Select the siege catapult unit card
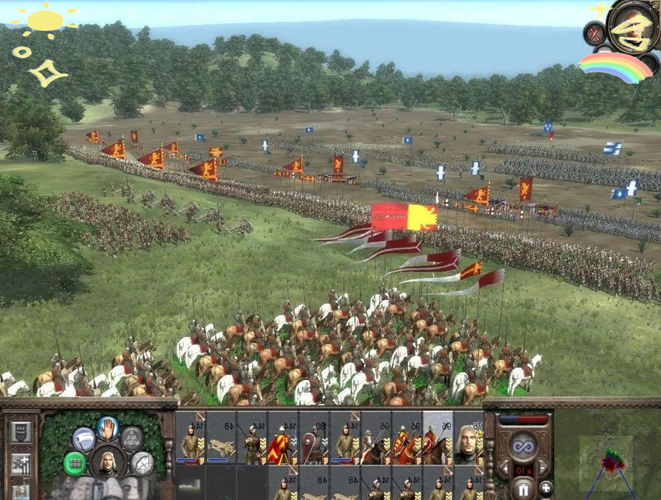The height and width of the screenshot is (500, 661). pyautogui.click(x=221, y=437)
